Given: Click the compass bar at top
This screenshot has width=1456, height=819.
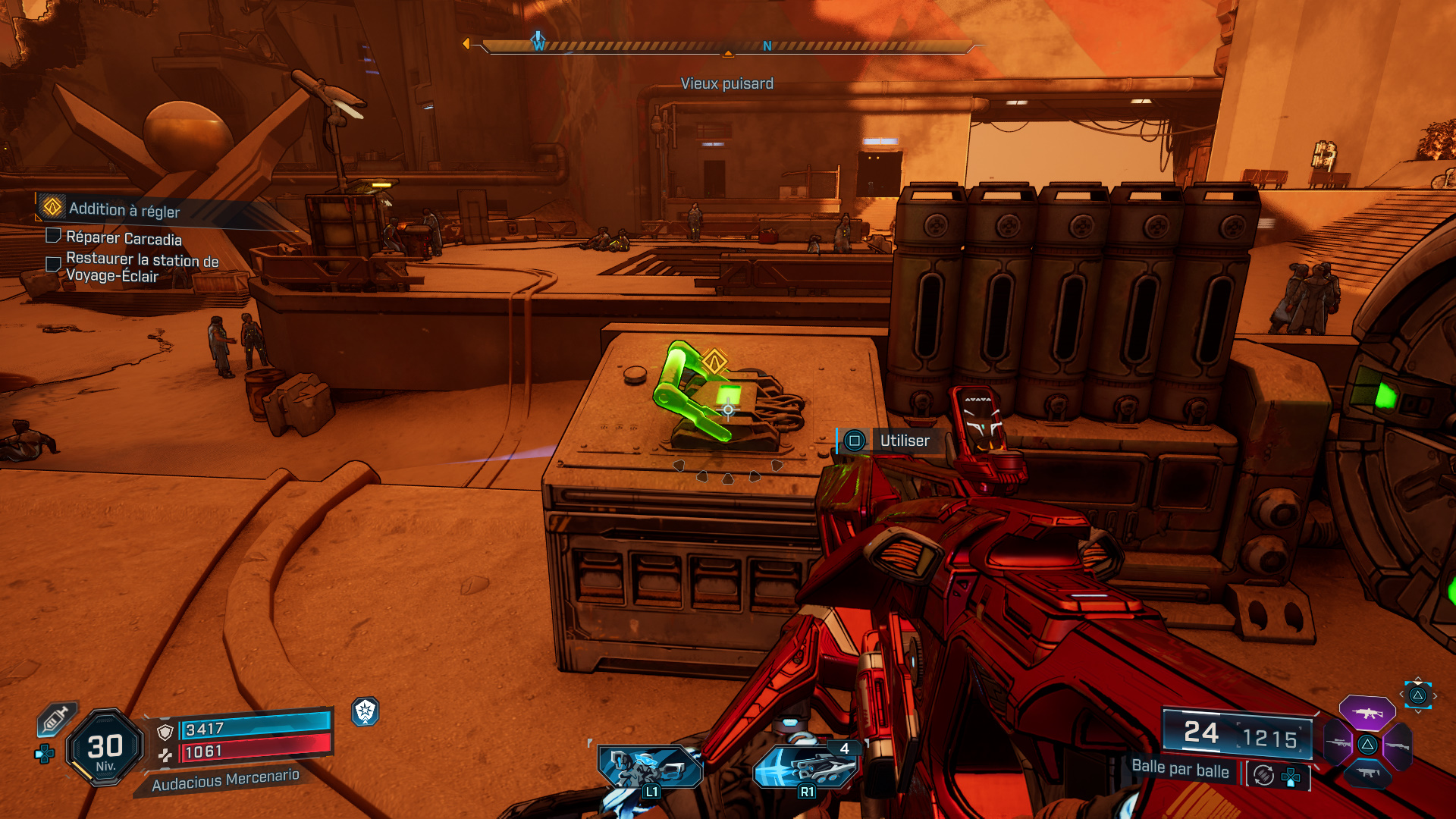Looking at the screenshot, I should (726, 47).
